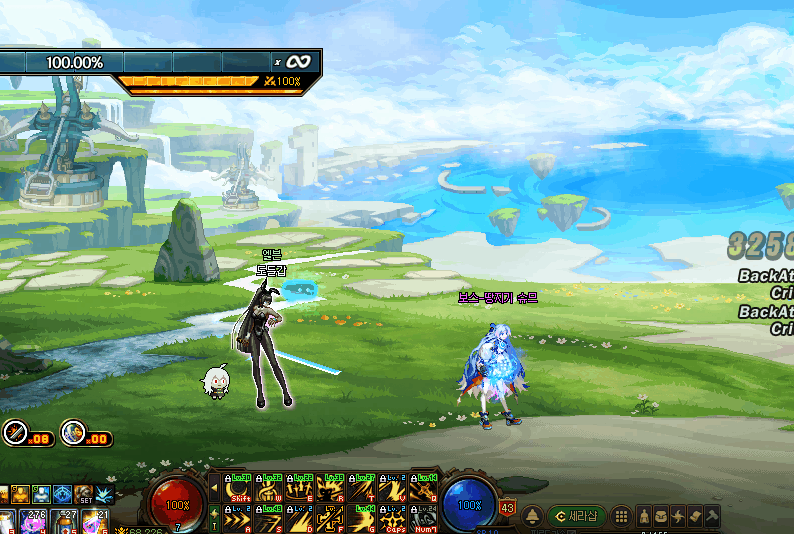Open the character info silhouette icon

click(x=643, y=516)
